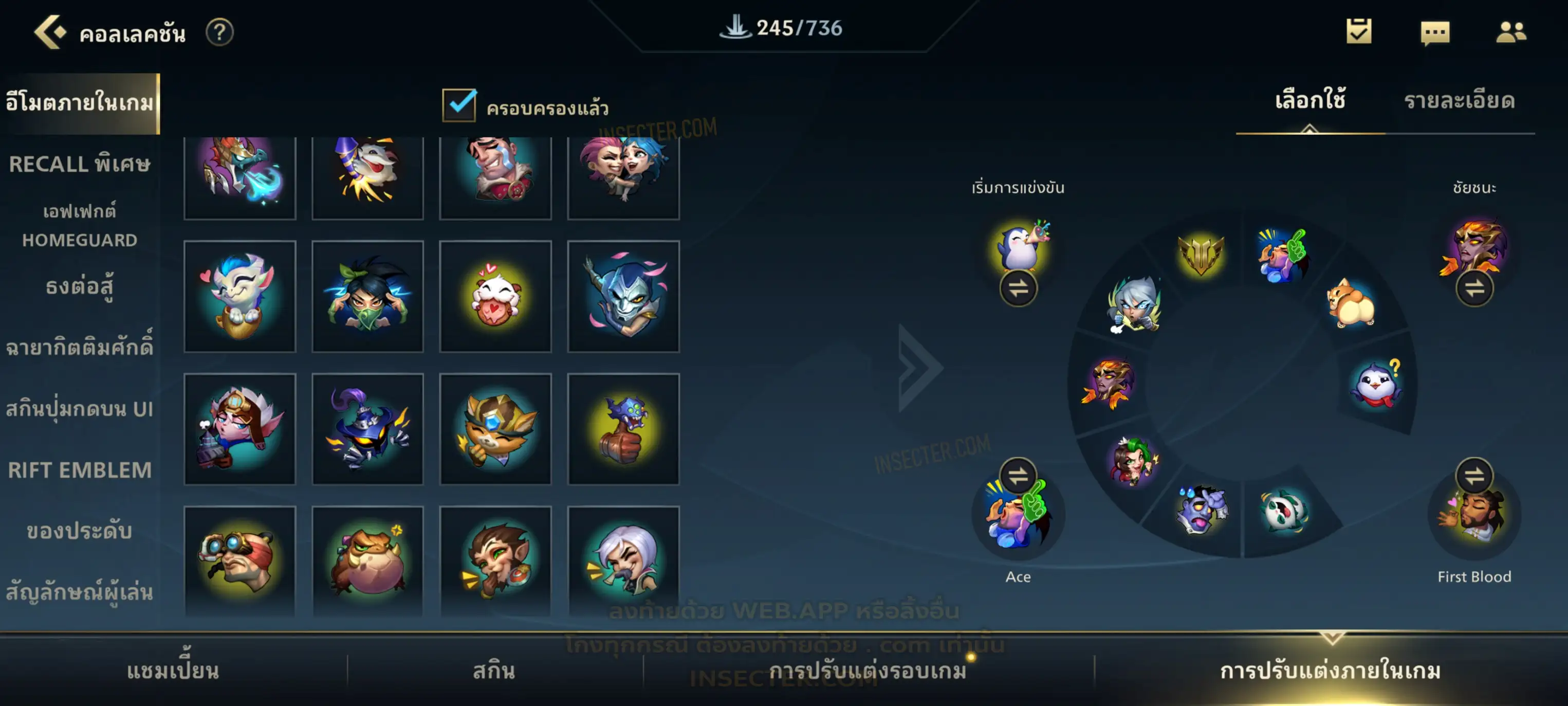Image resolution: width=1568 pixels, height=706 pixels.
Task: Swap the First Blood emote slot
Action: [x=1473, y=475]
